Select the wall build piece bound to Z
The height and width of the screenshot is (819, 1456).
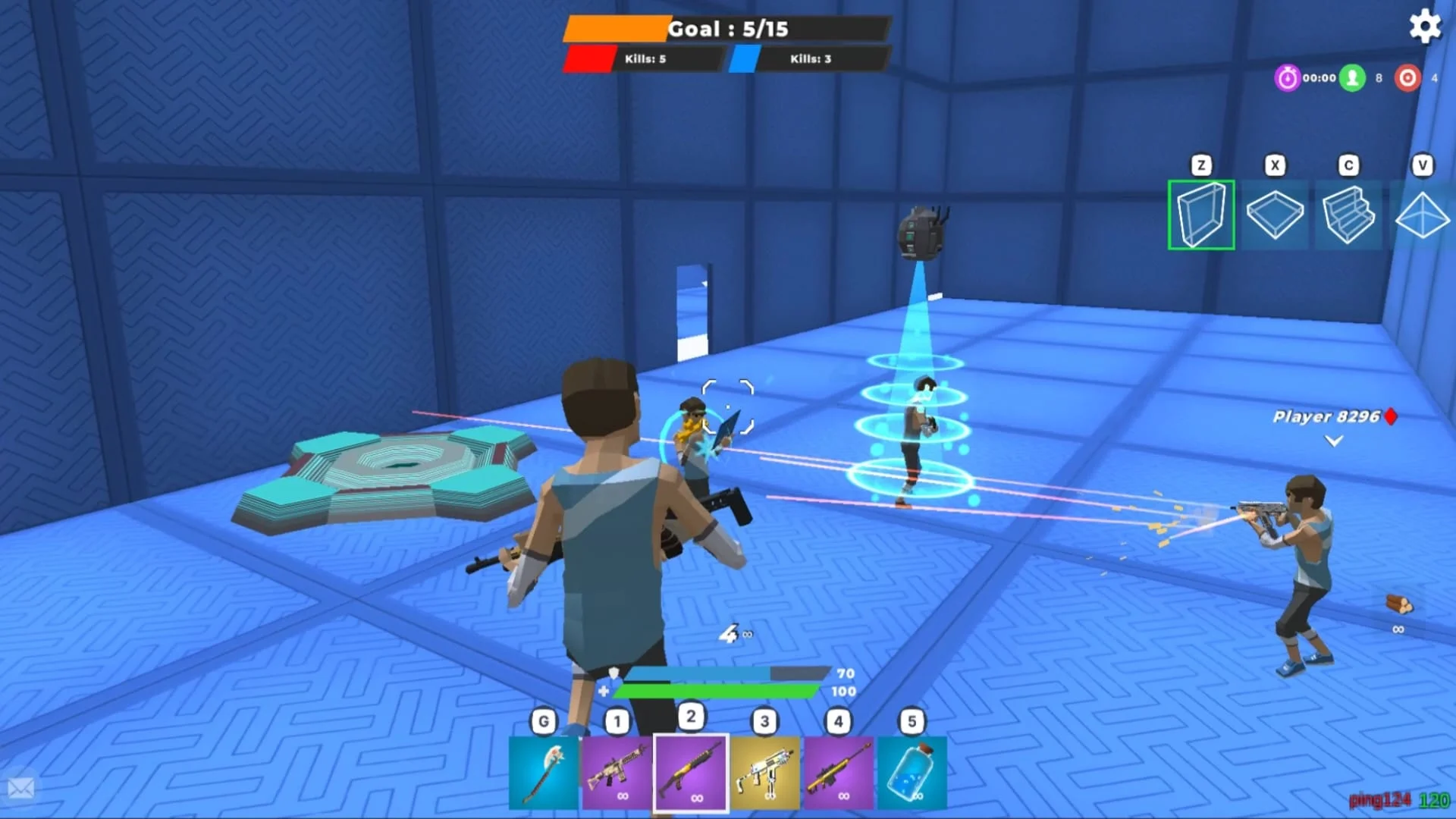coord(1201,215)
